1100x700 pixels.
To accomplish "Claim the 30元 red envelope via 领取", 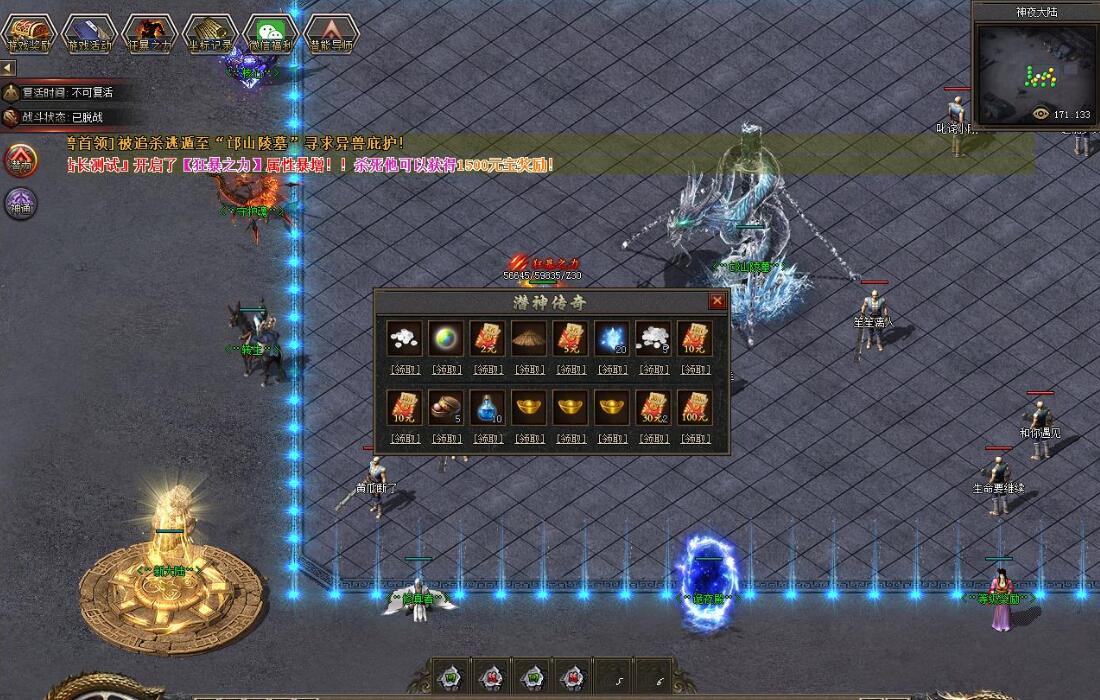I will pyautogui.click(x=653, y=438).
